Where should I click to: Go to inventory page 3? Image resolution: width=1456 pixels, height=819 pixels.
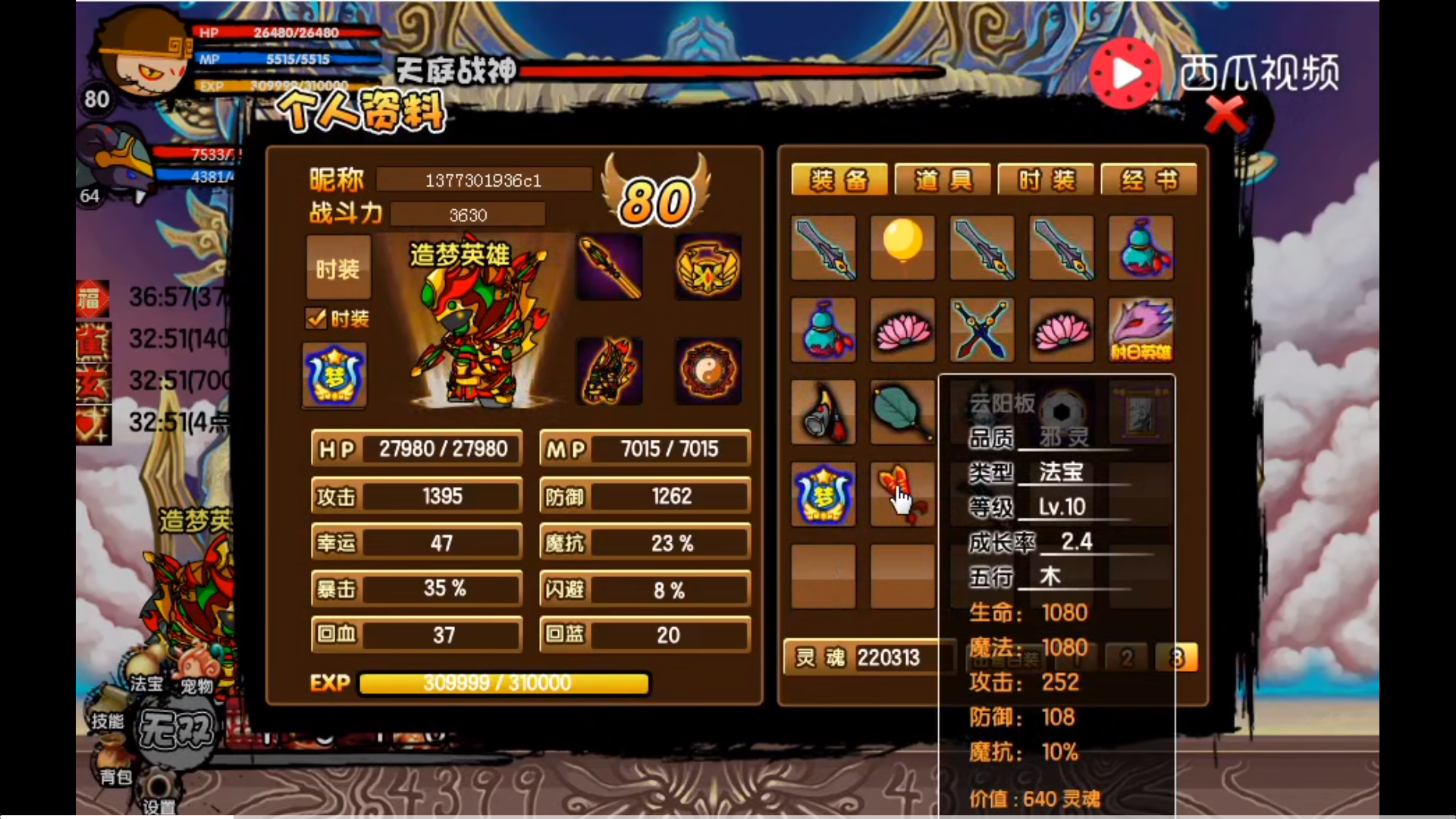pos(1176,657)
